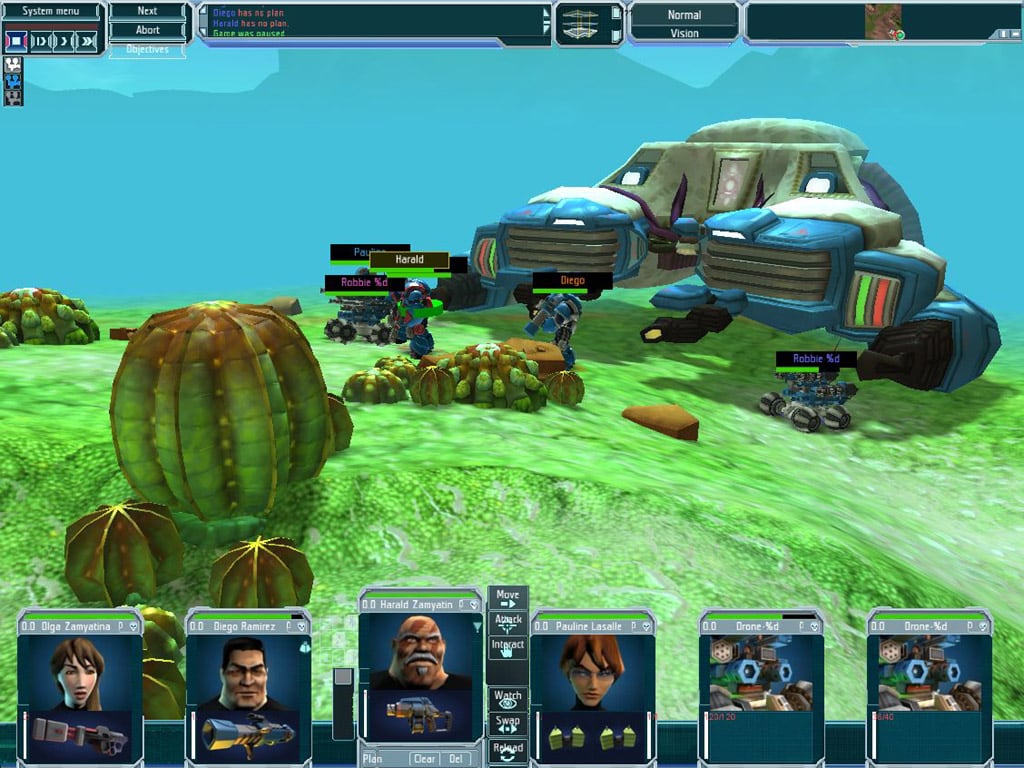Select Diego Ramirez's portrait
This screenshot has width=1024, height=768.
point(247,672)
